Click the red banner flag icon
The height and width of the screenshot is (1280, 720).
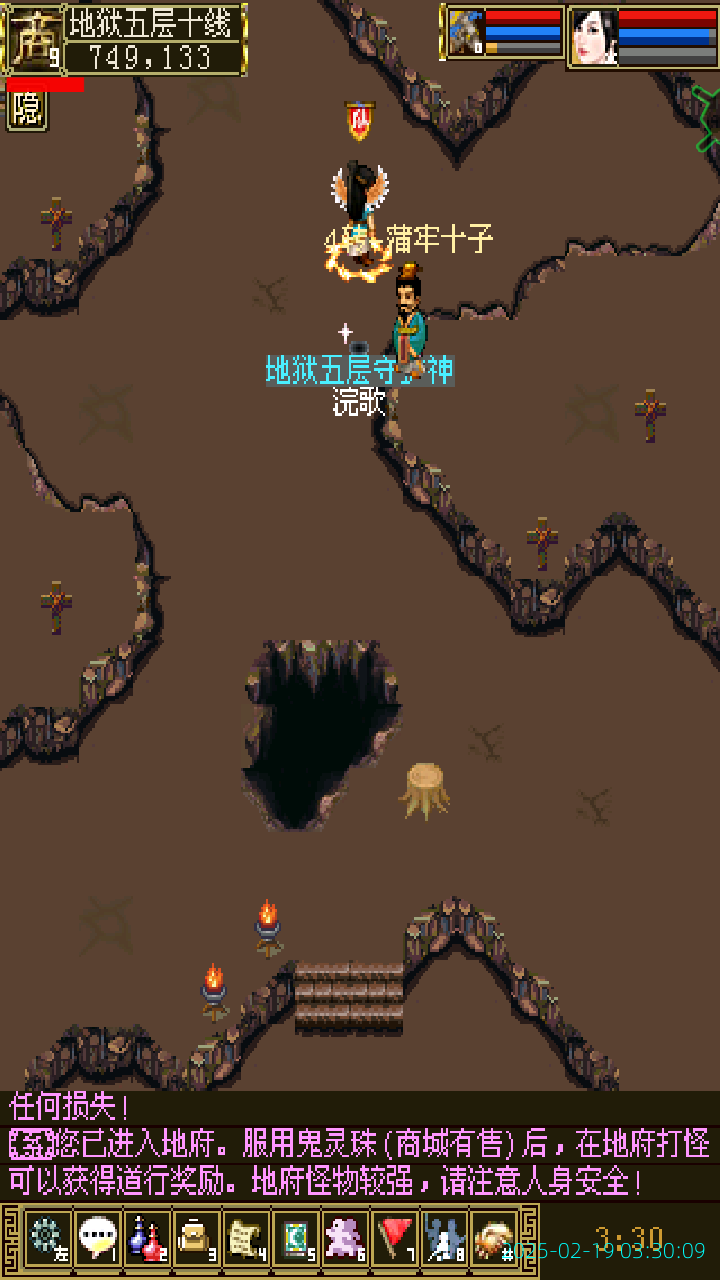point(359,122)
